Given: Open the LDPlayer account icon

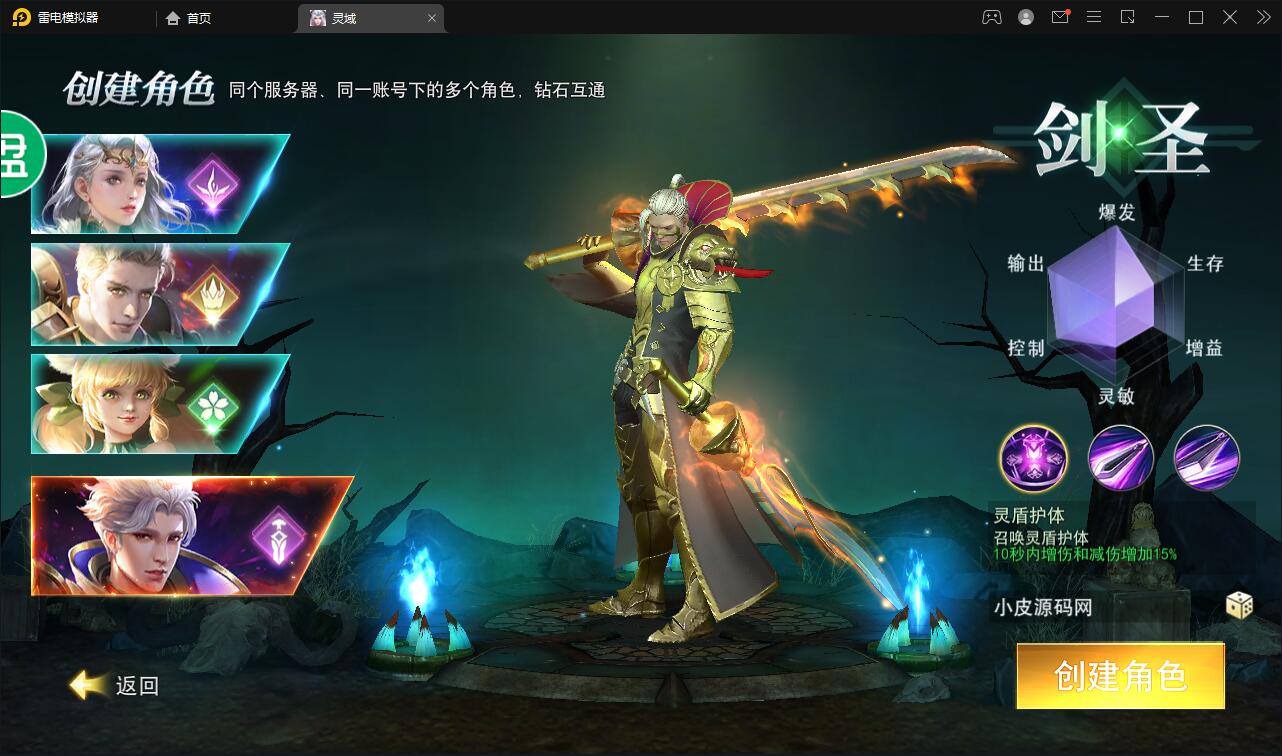Looking at the screenshot, I should 1026,17.
